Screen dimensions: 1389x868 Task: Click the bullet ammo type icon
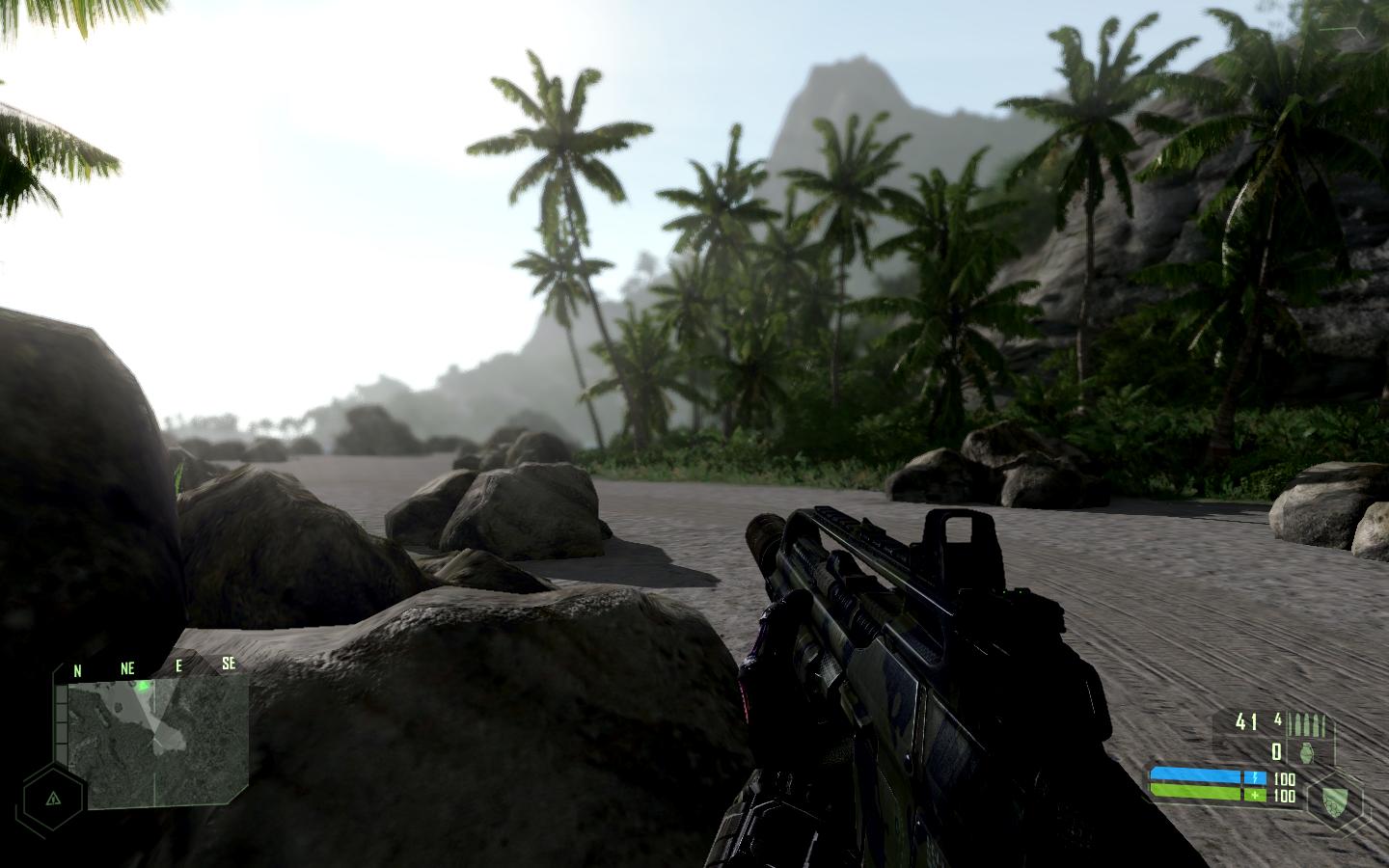pos(1313,722)
